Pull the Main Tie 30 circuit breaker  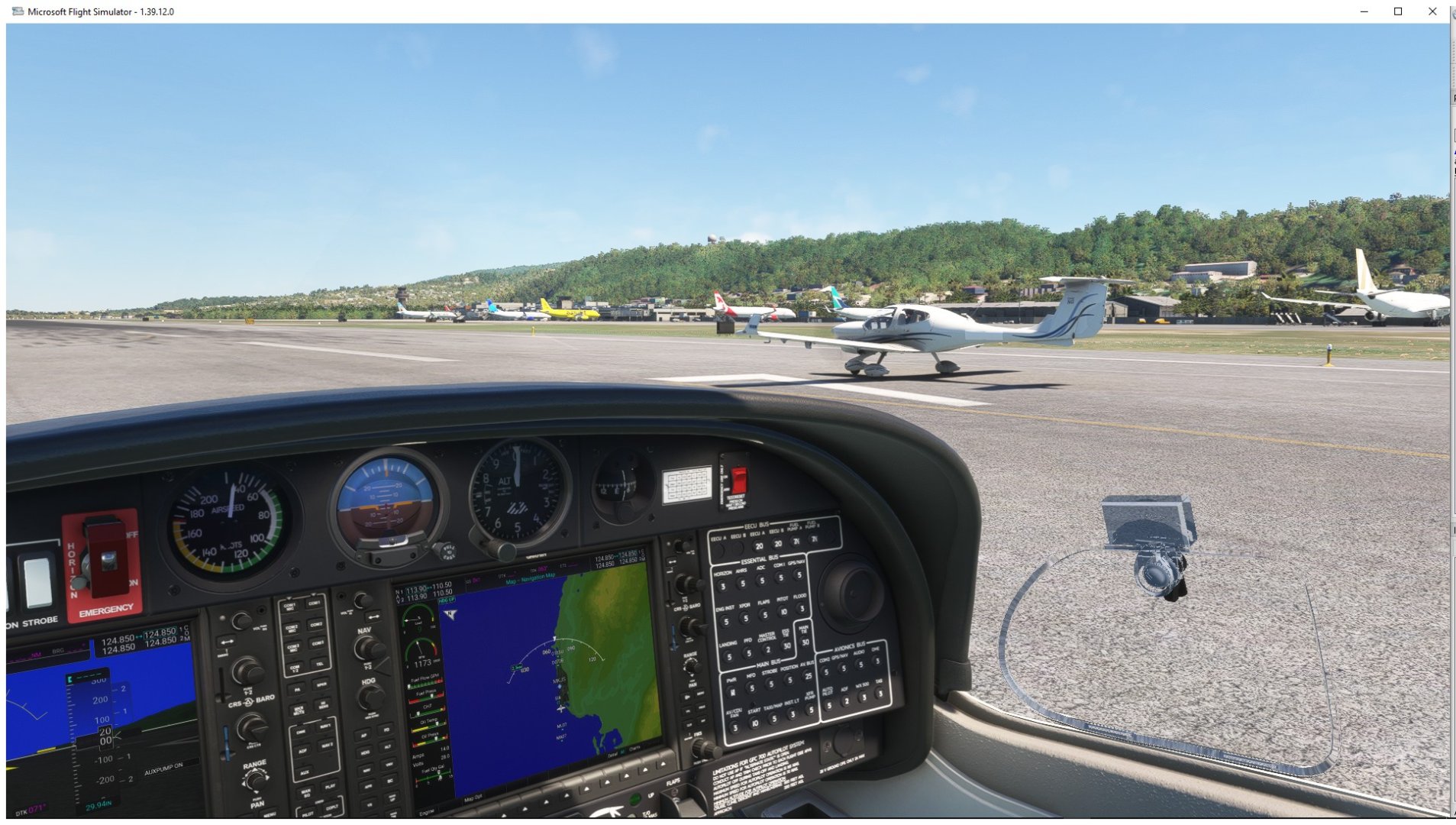(804, 642)
